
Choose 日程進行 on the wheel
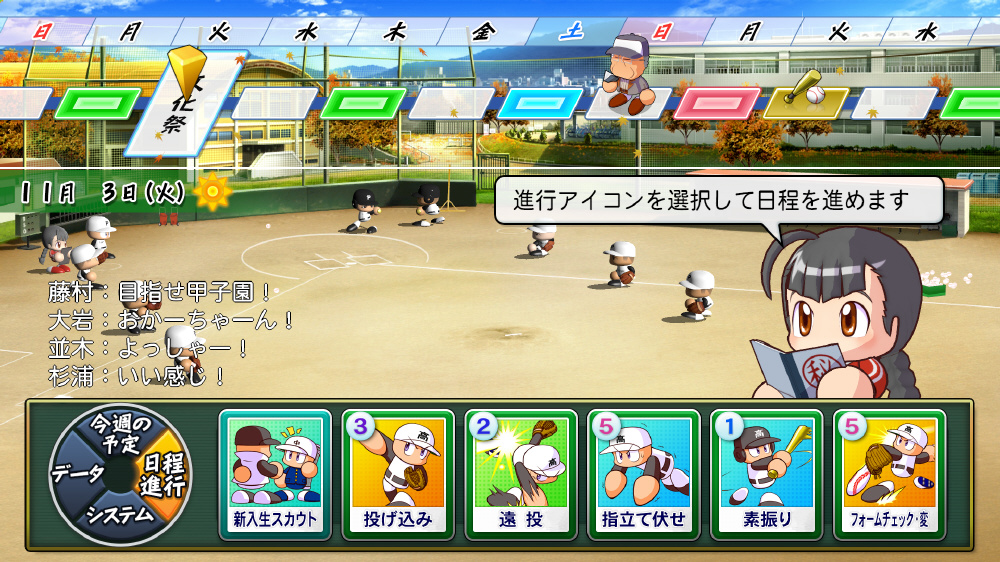(x=160, y=473)
